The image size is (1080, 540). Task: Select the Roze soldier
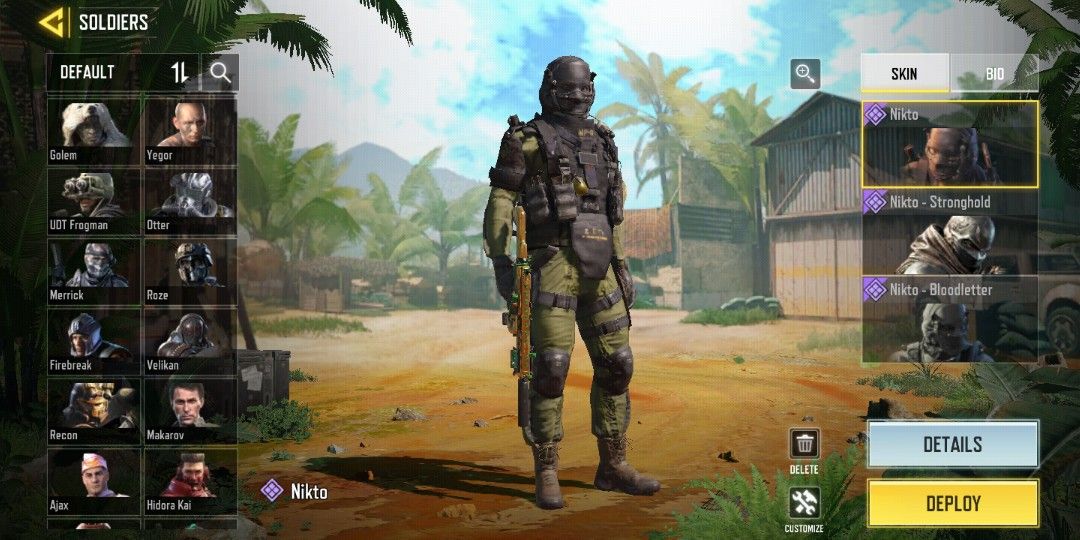coord(190,270)
